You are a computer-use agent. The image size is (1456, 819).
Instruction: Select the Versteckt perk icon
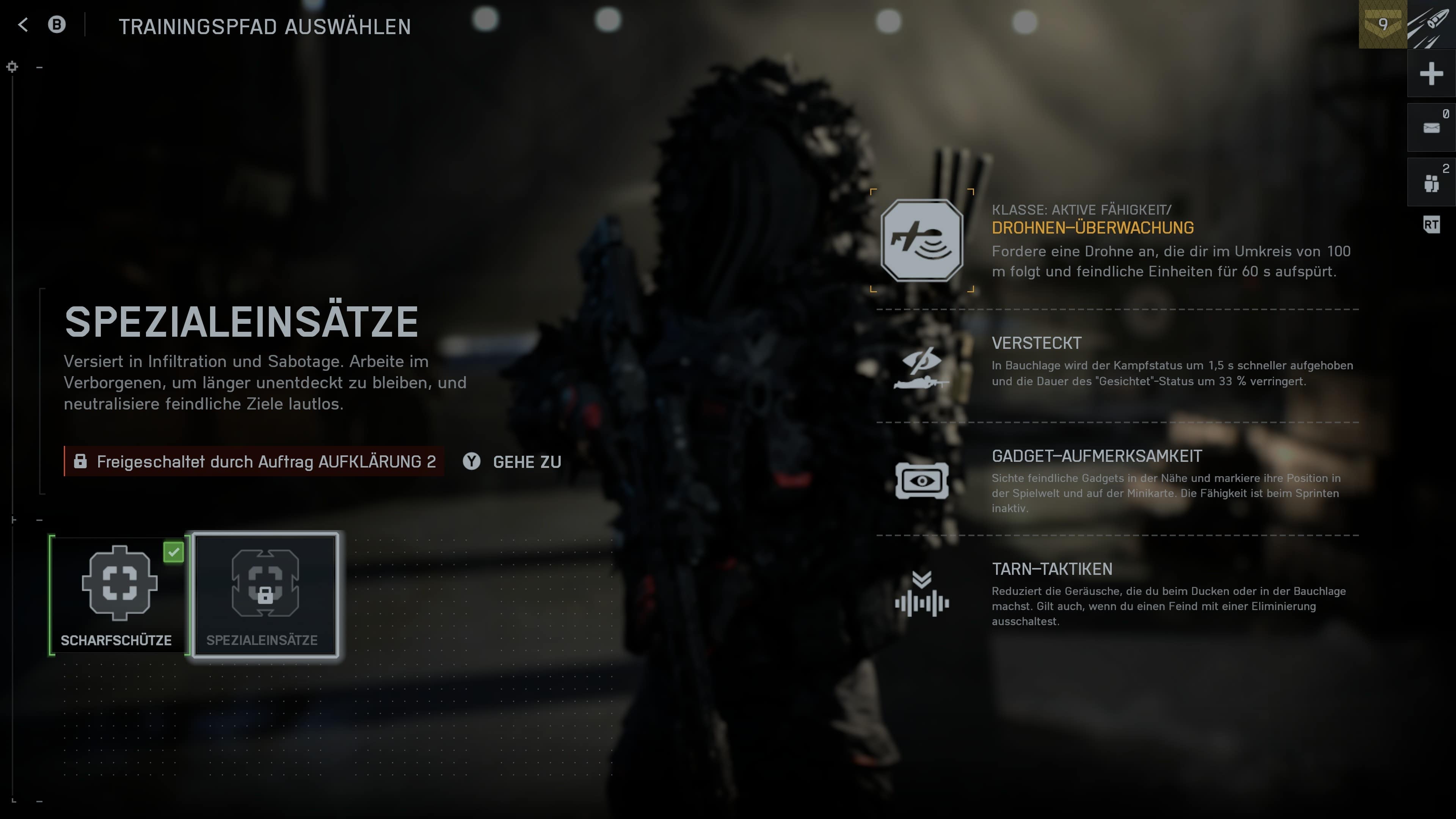[921, 367]
